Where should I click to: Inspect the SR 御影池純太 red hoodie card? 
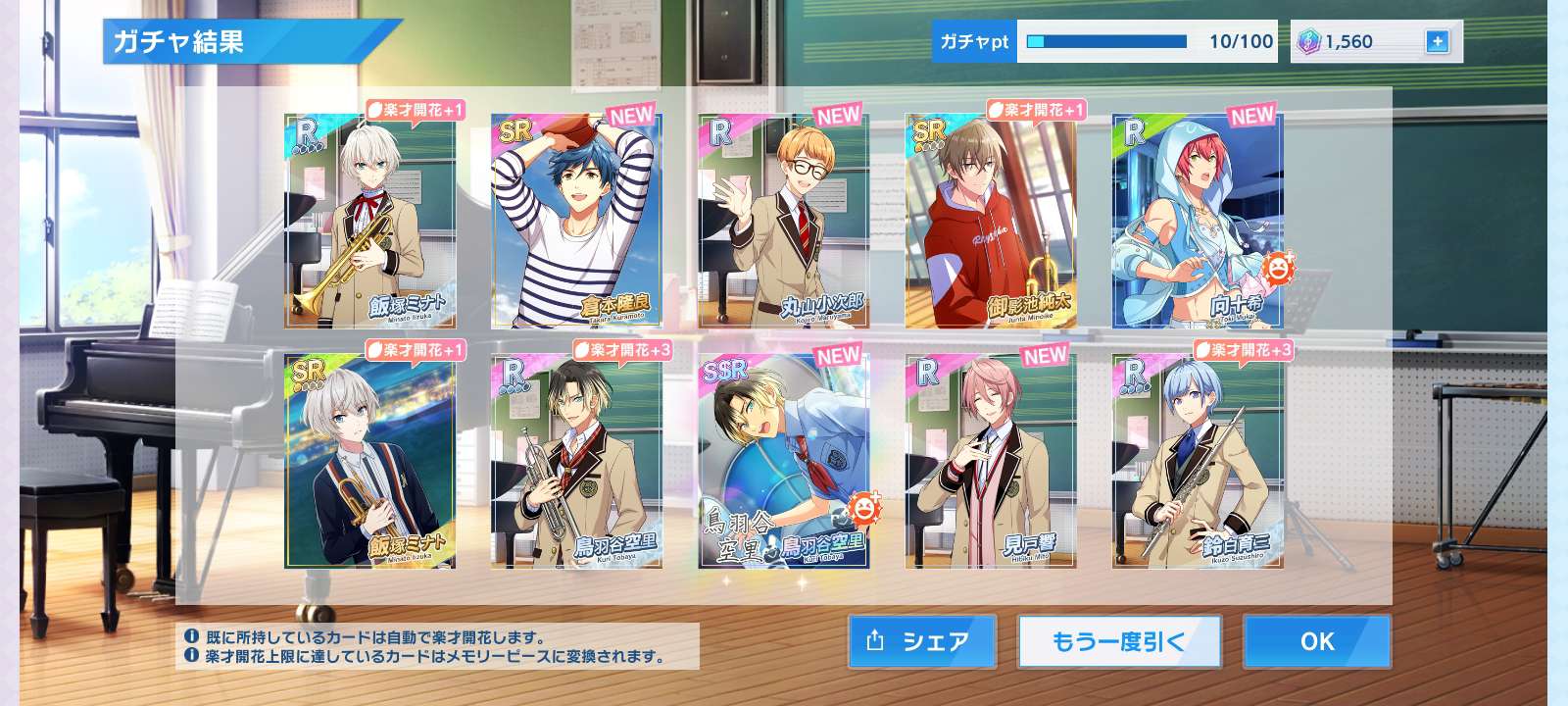point(990,221)
